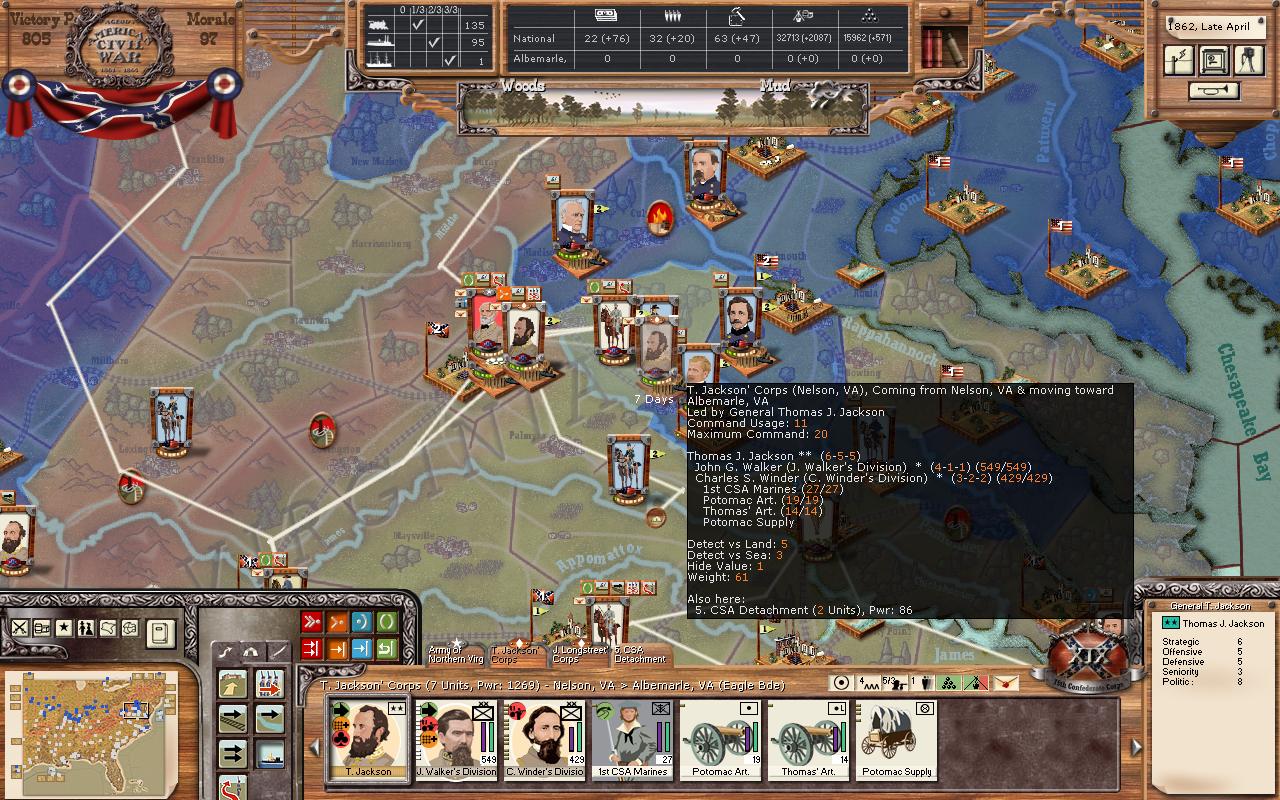Select the Potomac Supply wagon card

coord(897,738)
